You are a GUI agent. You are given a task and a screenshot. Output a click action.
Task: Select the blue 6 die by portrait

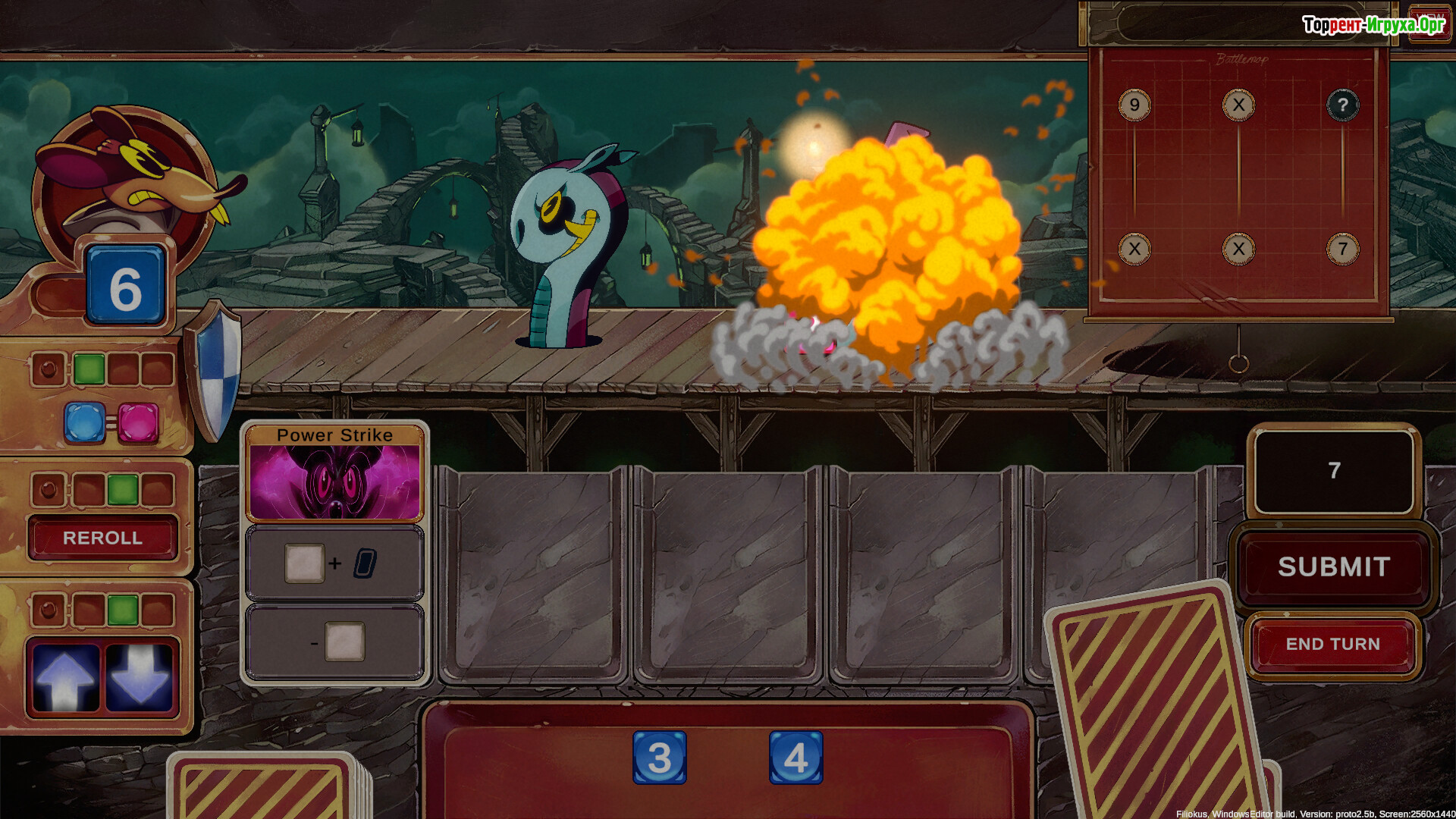[125, 287]
